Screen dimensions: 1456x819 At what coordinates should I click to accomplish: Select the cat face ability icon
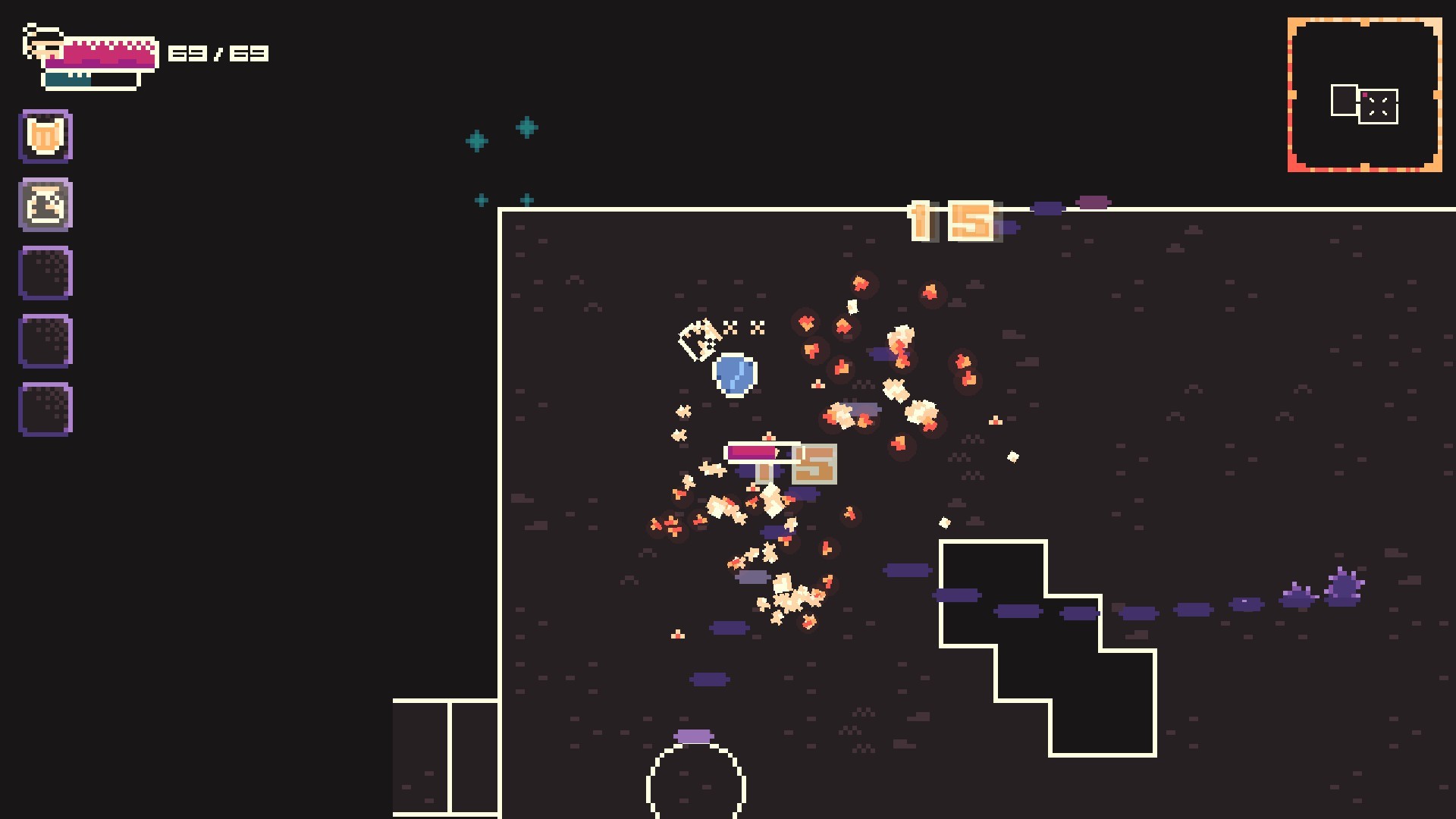[45, 135]
